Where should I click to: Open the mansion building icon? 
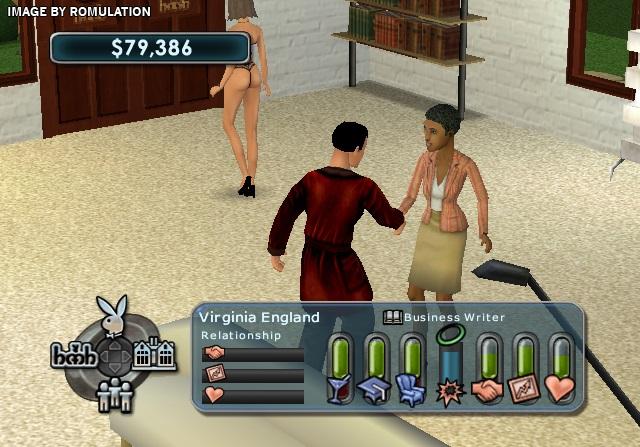(155, 354)
